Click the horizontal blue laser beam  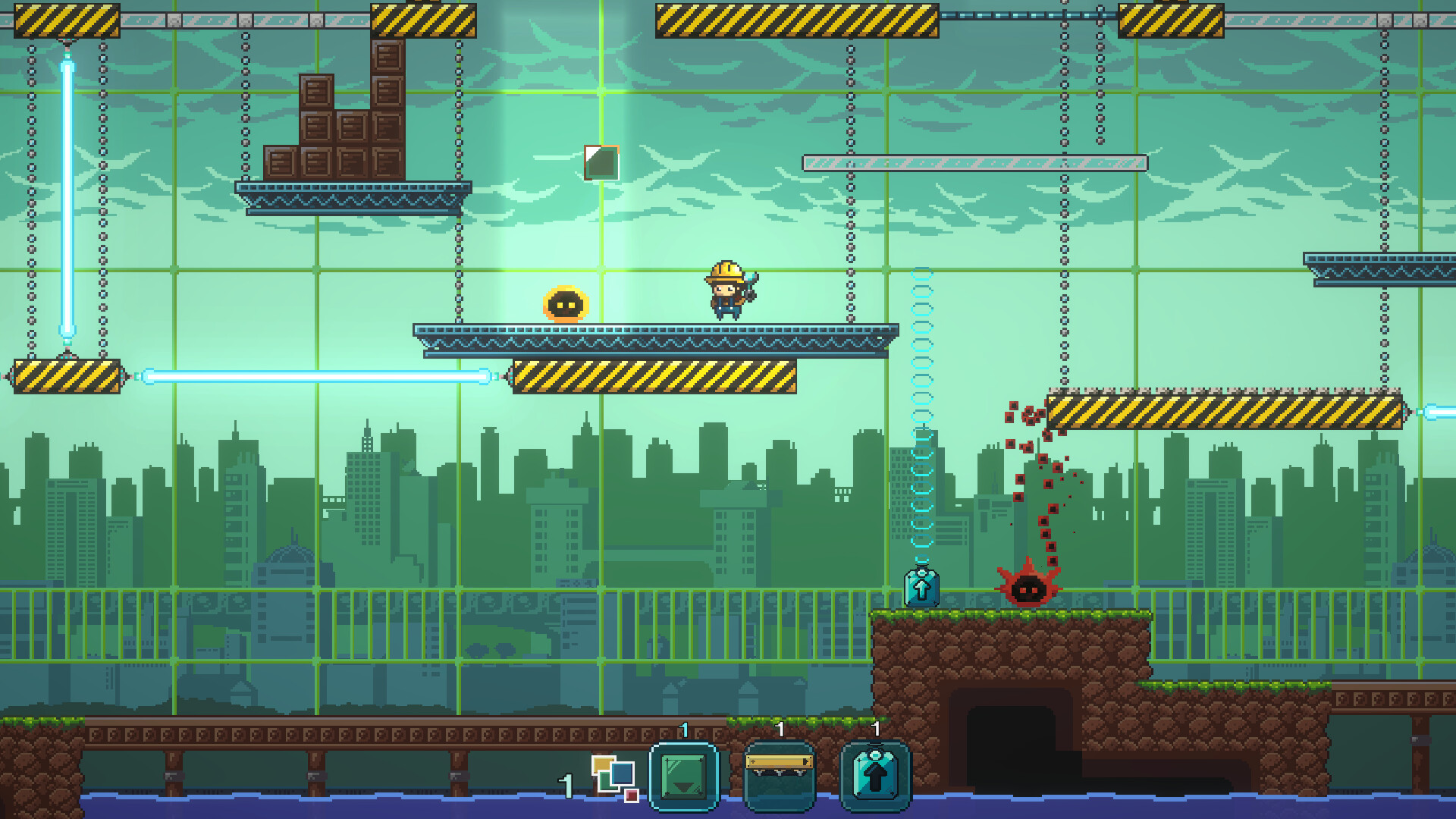[318, 375]
